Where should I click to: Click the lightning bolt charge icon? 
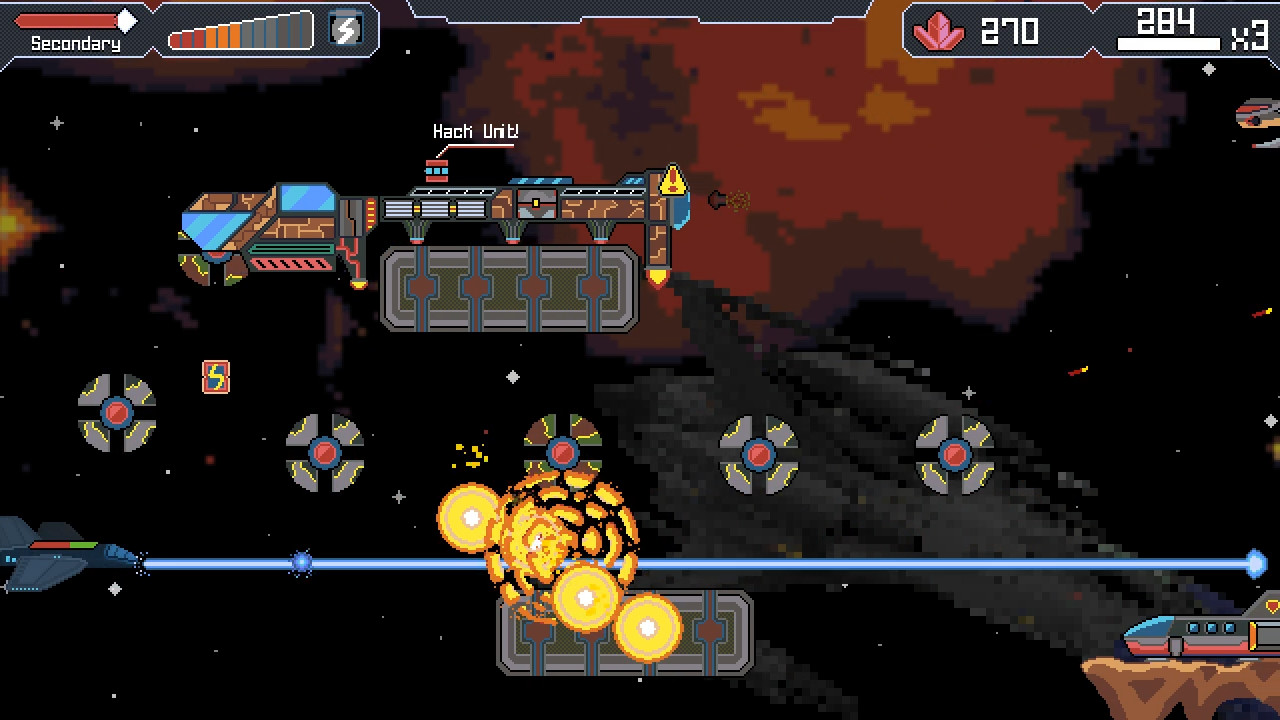345,30
